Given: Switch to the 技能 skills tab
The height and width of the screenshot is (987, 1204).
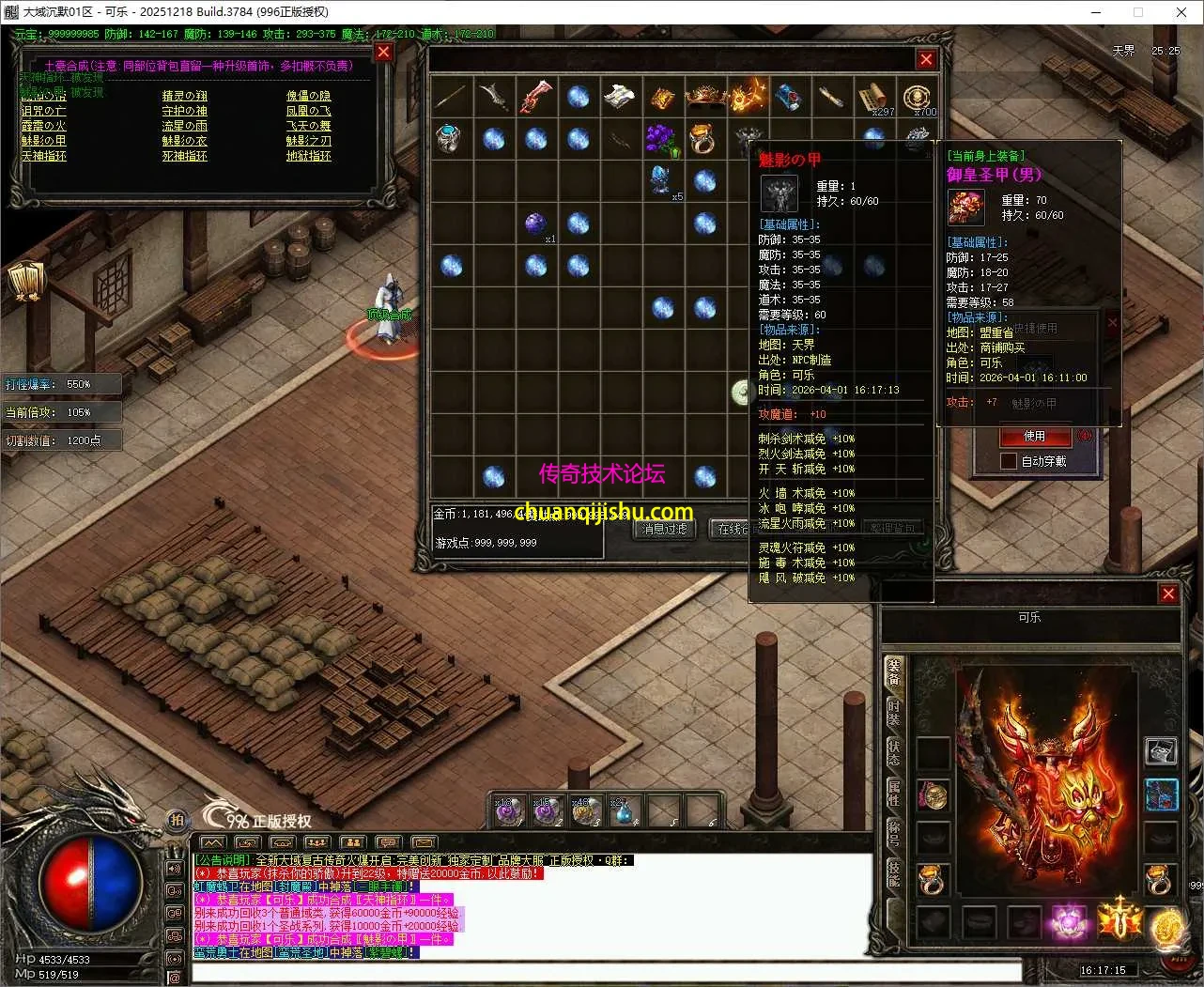Looking at the screenshot, I should [894, 875].
